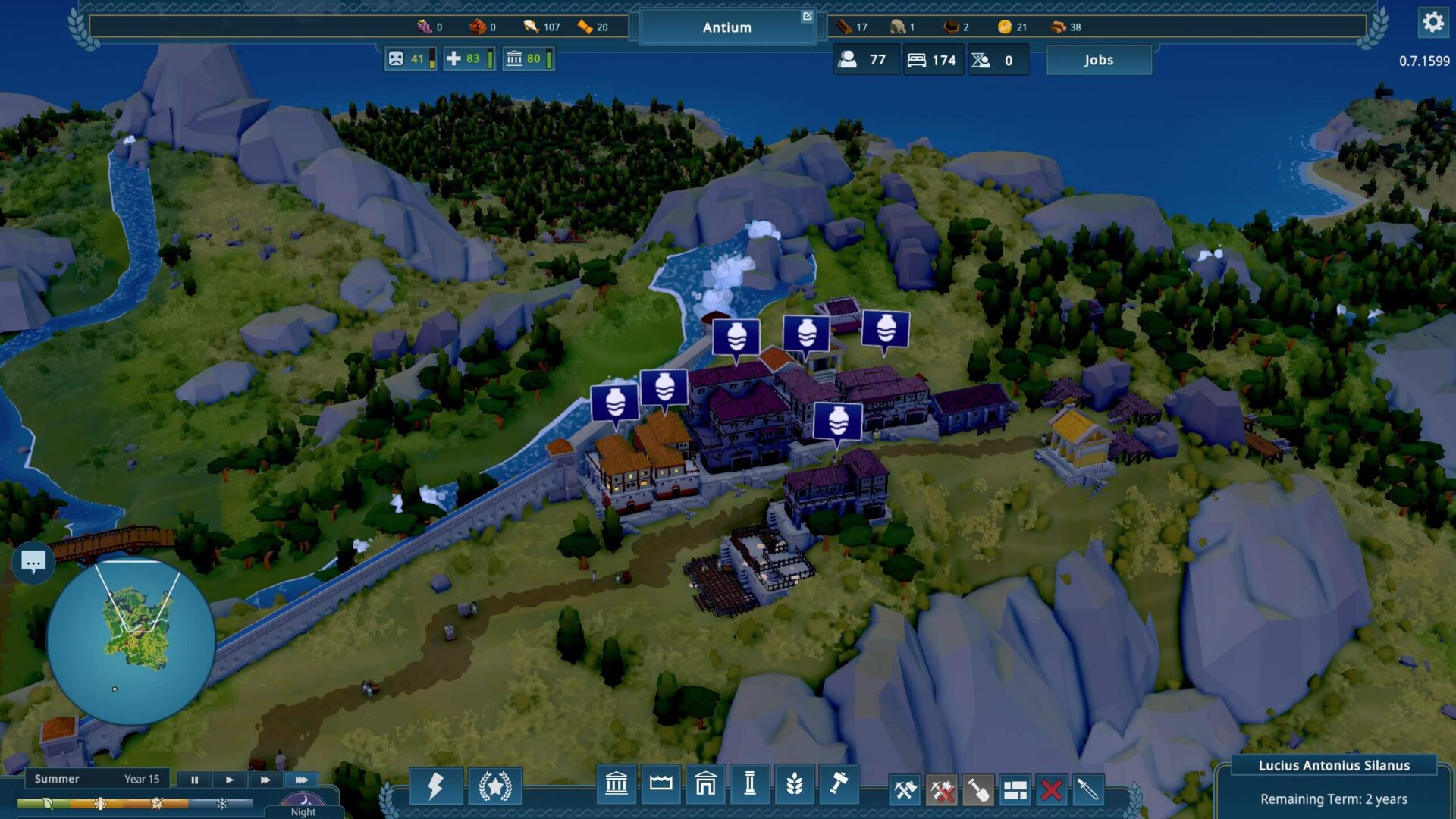Activate the red X demolish tool
This screenshot has width=1456, height=819.
(1051, 790)
